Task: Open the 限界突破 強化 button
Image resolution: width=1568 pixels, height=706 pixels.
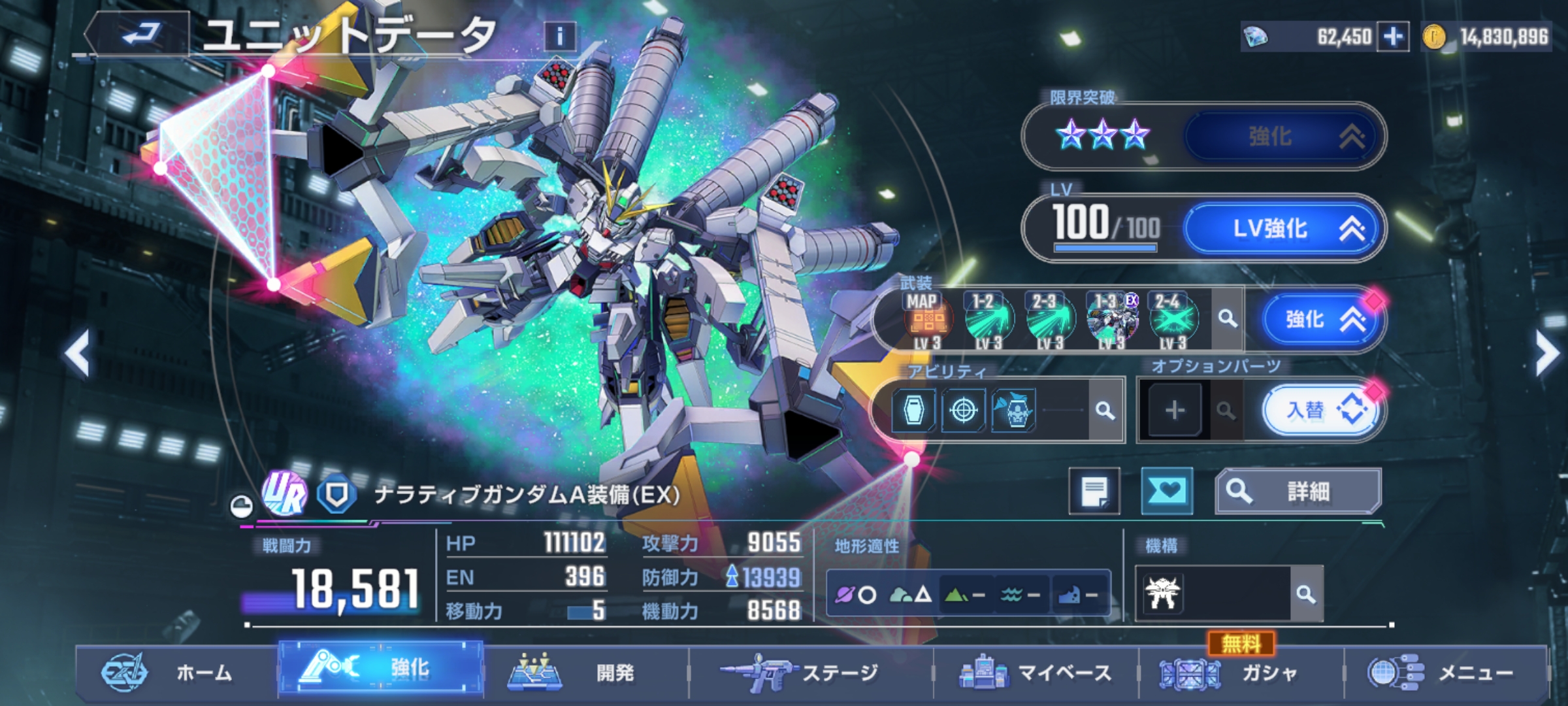Action: coord(1283,137)
